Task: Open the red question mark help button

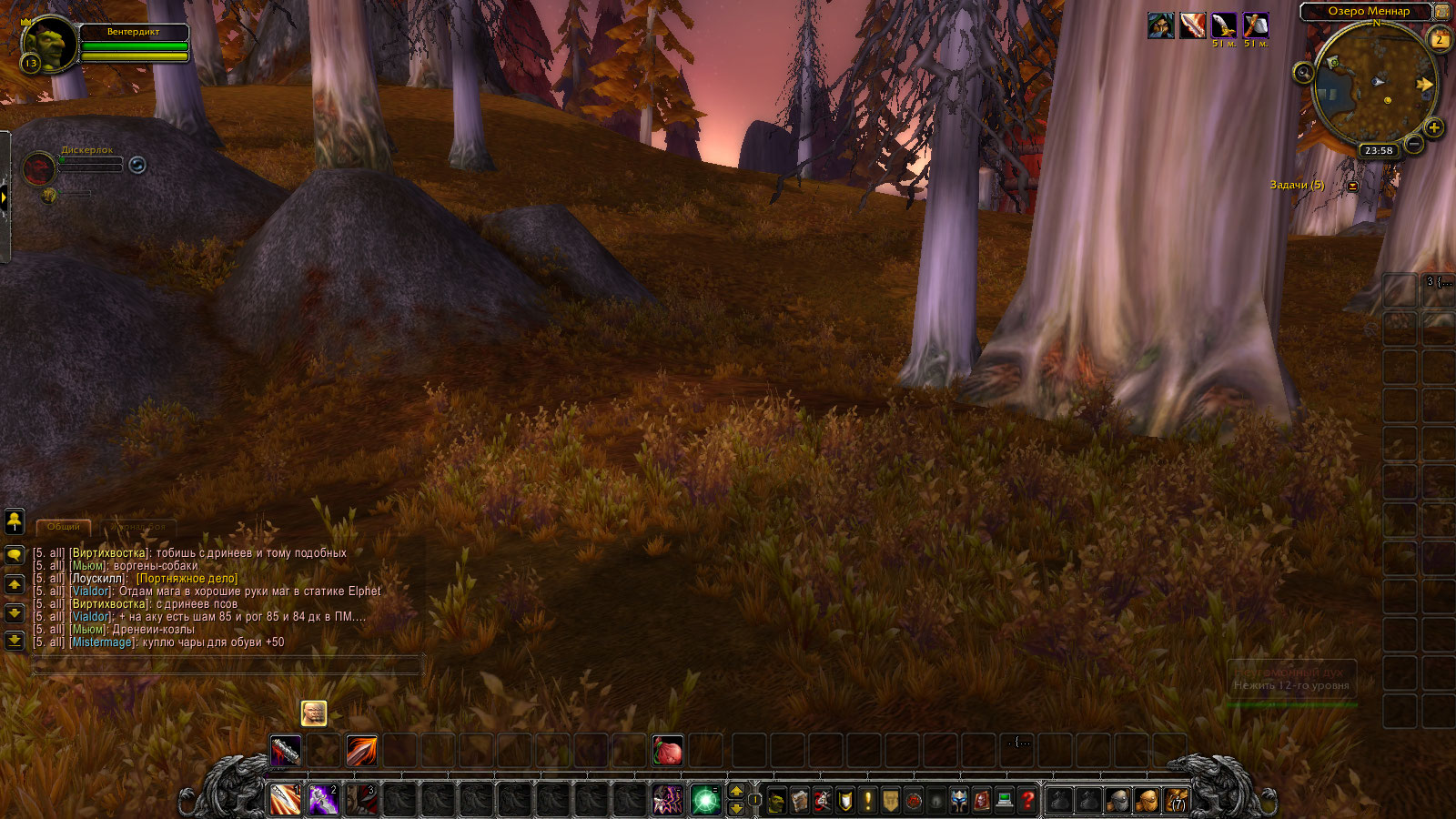Action: click(1027, 801)
